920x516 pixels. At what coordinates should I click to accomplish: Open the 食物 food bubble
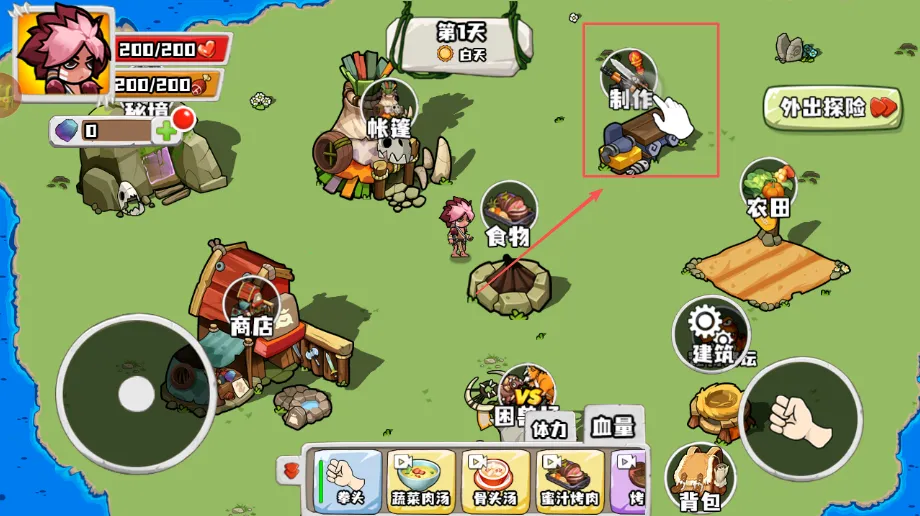509,210
